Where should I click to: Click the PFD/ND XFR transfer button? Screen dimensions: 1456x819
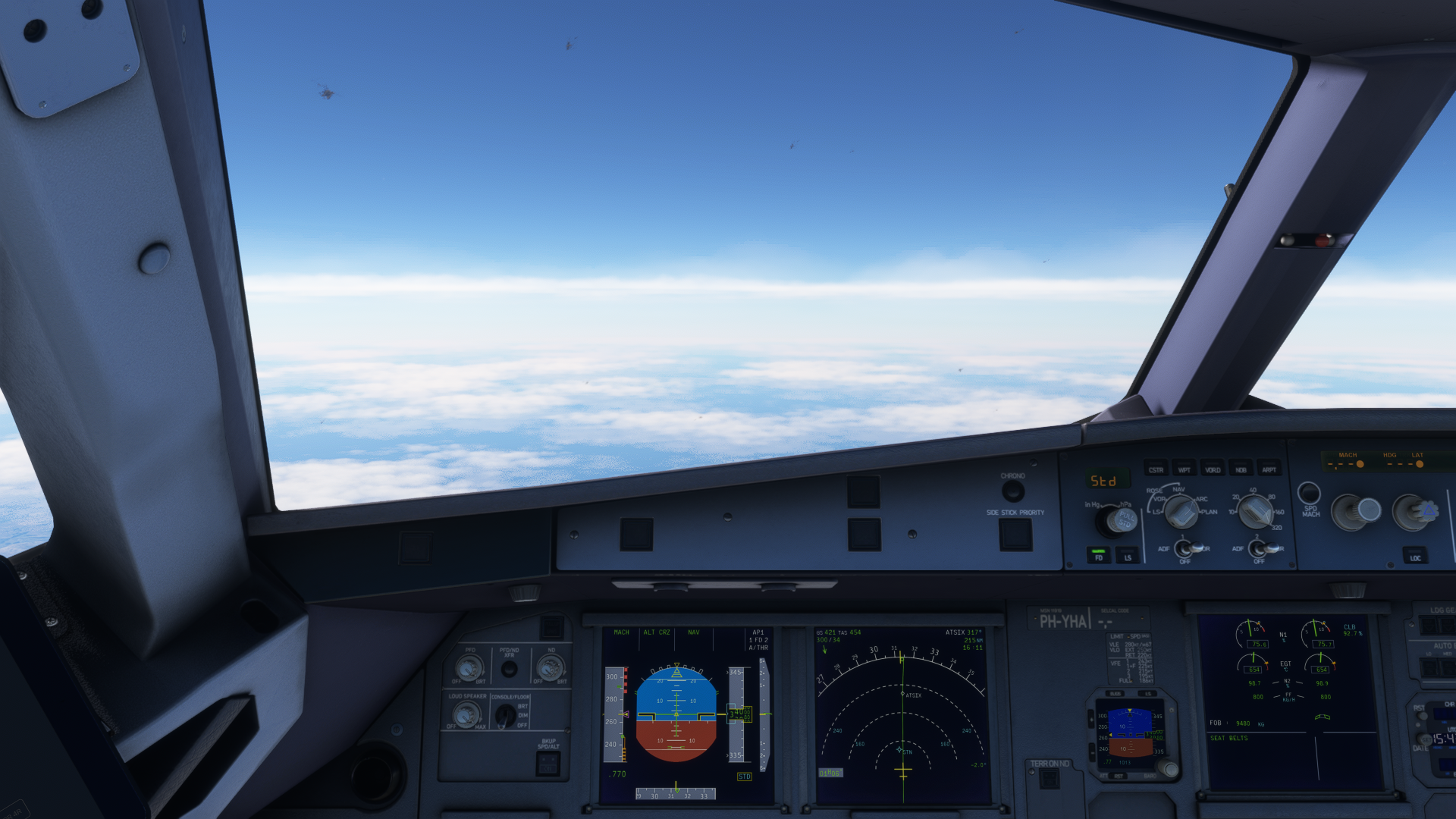pyautogui.click(x=510, y=669)
